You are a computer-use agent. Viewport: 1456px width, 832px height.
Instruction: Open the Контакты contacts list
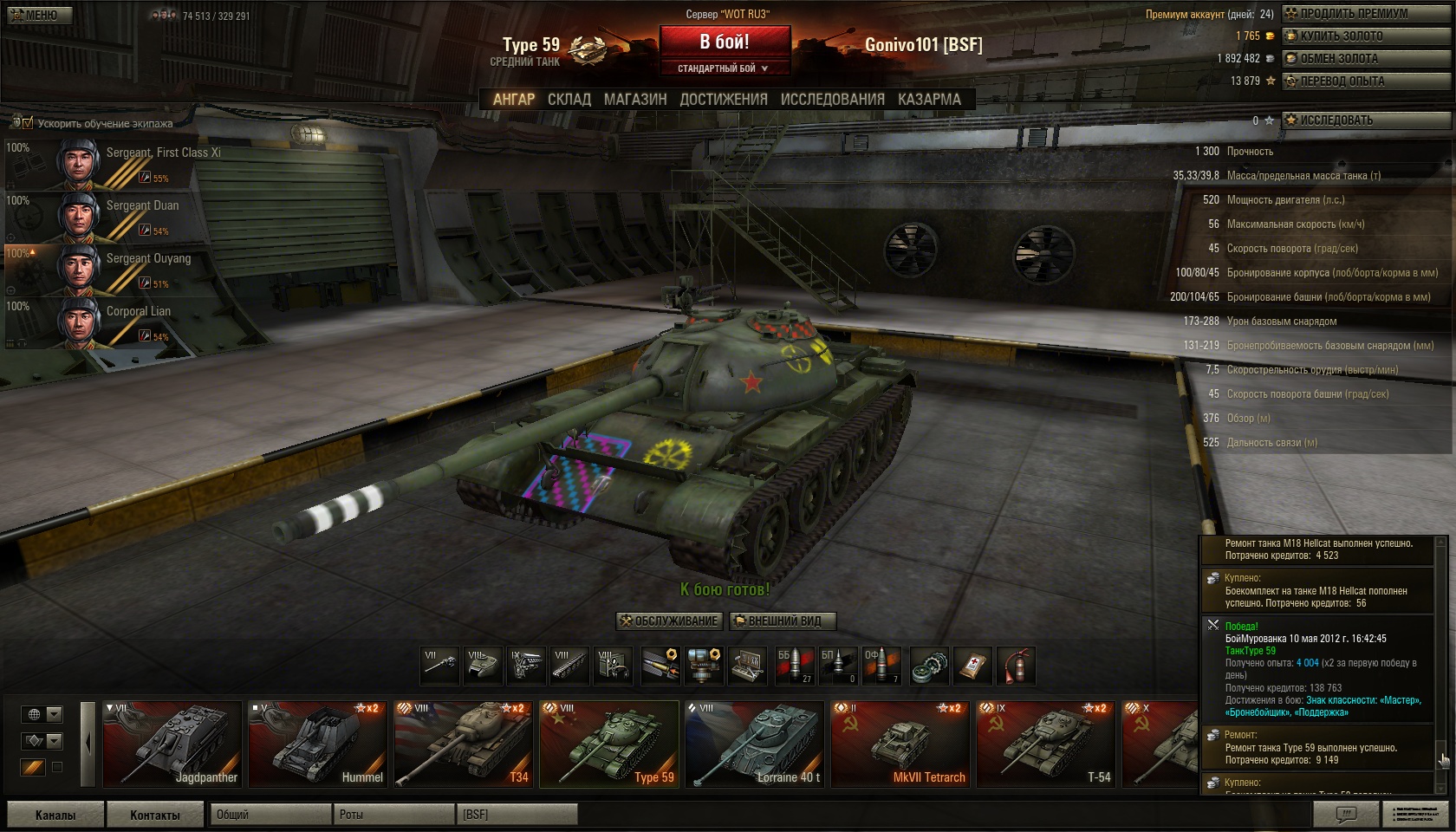point(155,815)
